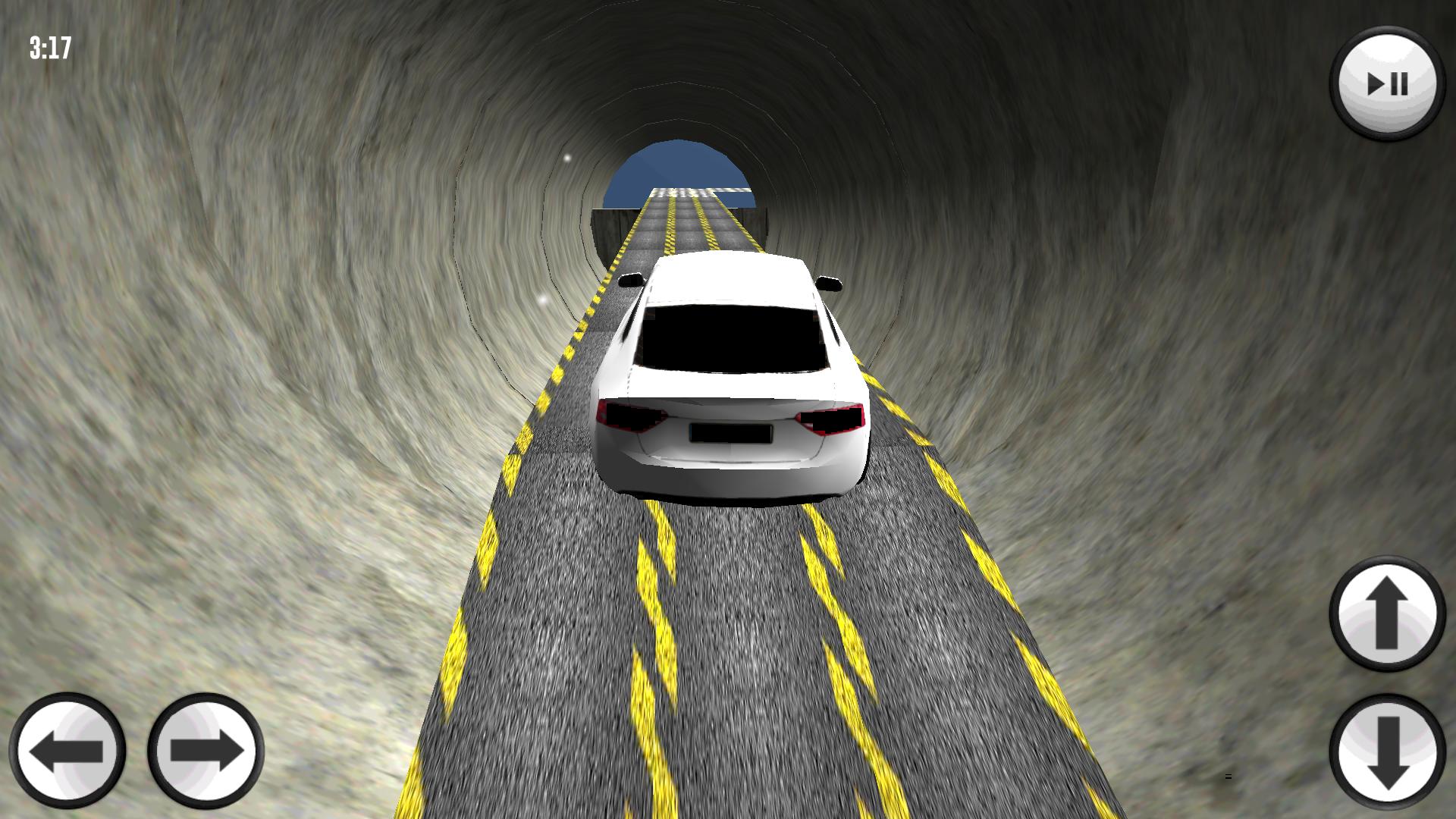The height and width of the screenshot is (819, 1456).
Task: Click the tunnel exit opening ahead
Action: (x=679, y=171)
